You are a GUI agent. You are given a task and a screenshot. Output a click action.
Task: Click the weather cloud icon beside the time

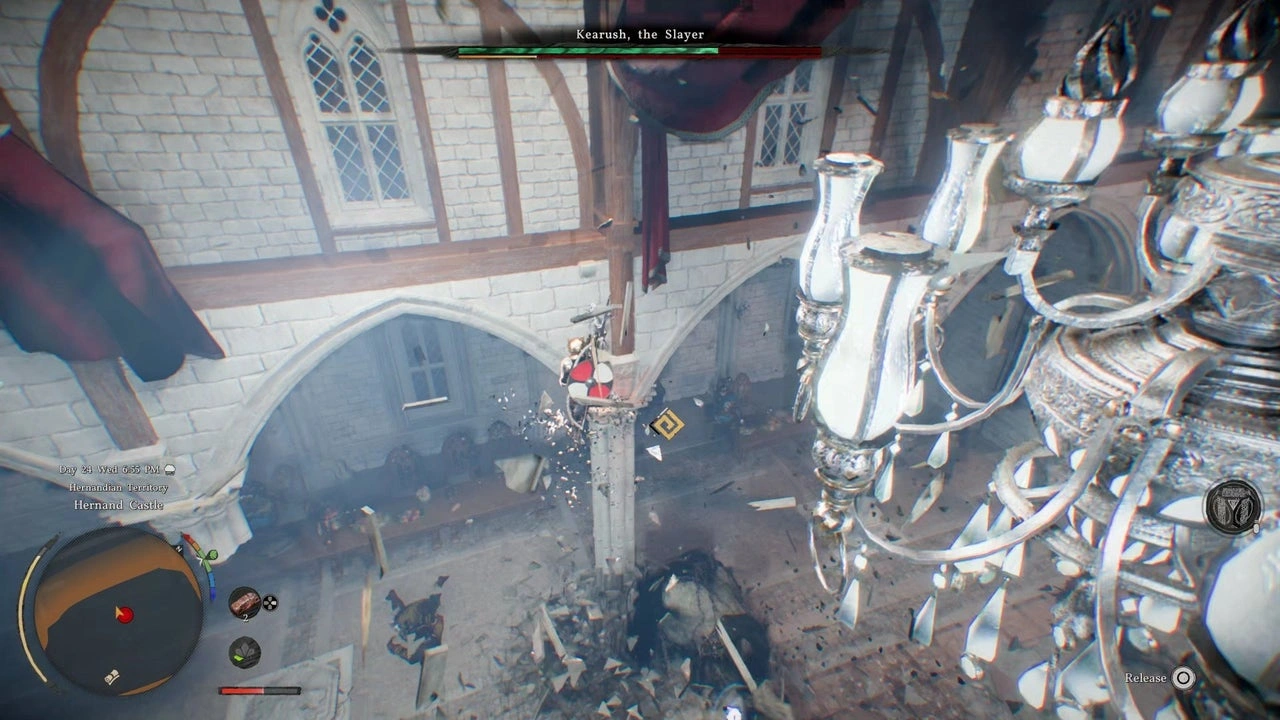tap(170, 469)
